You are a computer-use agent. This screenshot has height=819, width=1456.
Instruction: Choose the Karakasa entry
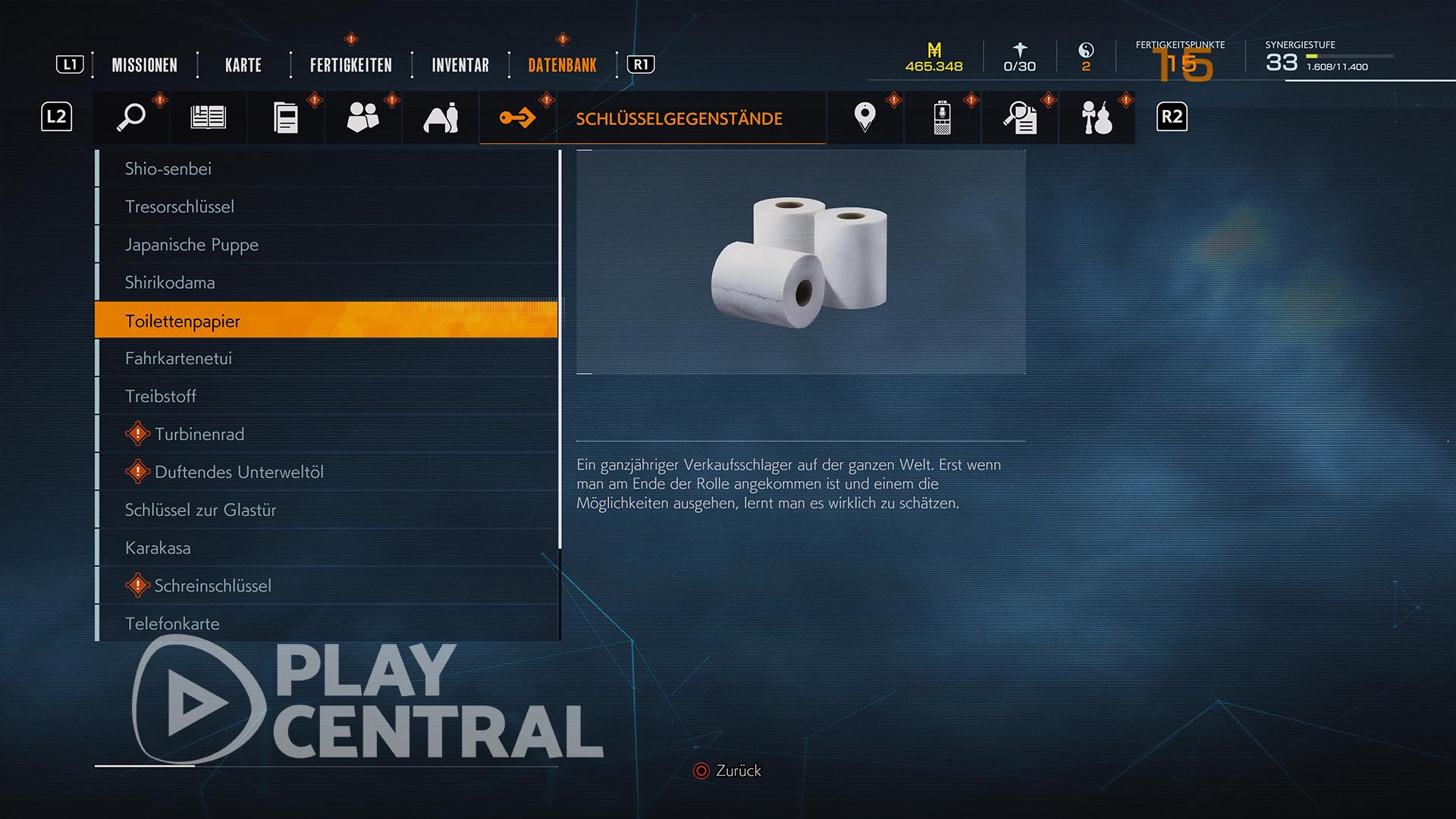[158, 548]
